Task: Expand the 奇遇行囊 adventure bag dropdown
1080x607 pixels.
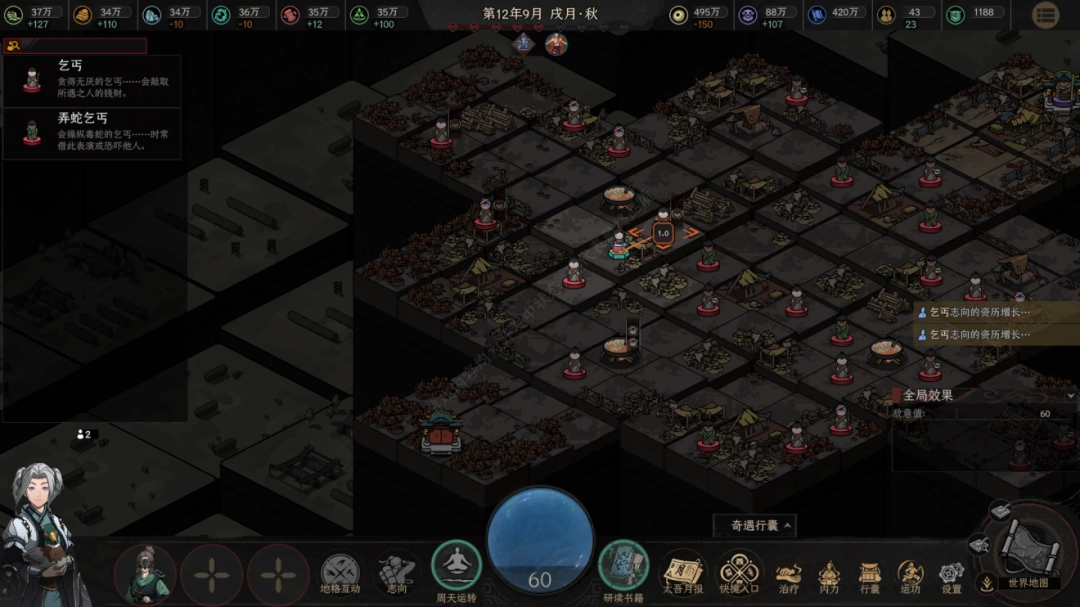Action: click(755, 525)
